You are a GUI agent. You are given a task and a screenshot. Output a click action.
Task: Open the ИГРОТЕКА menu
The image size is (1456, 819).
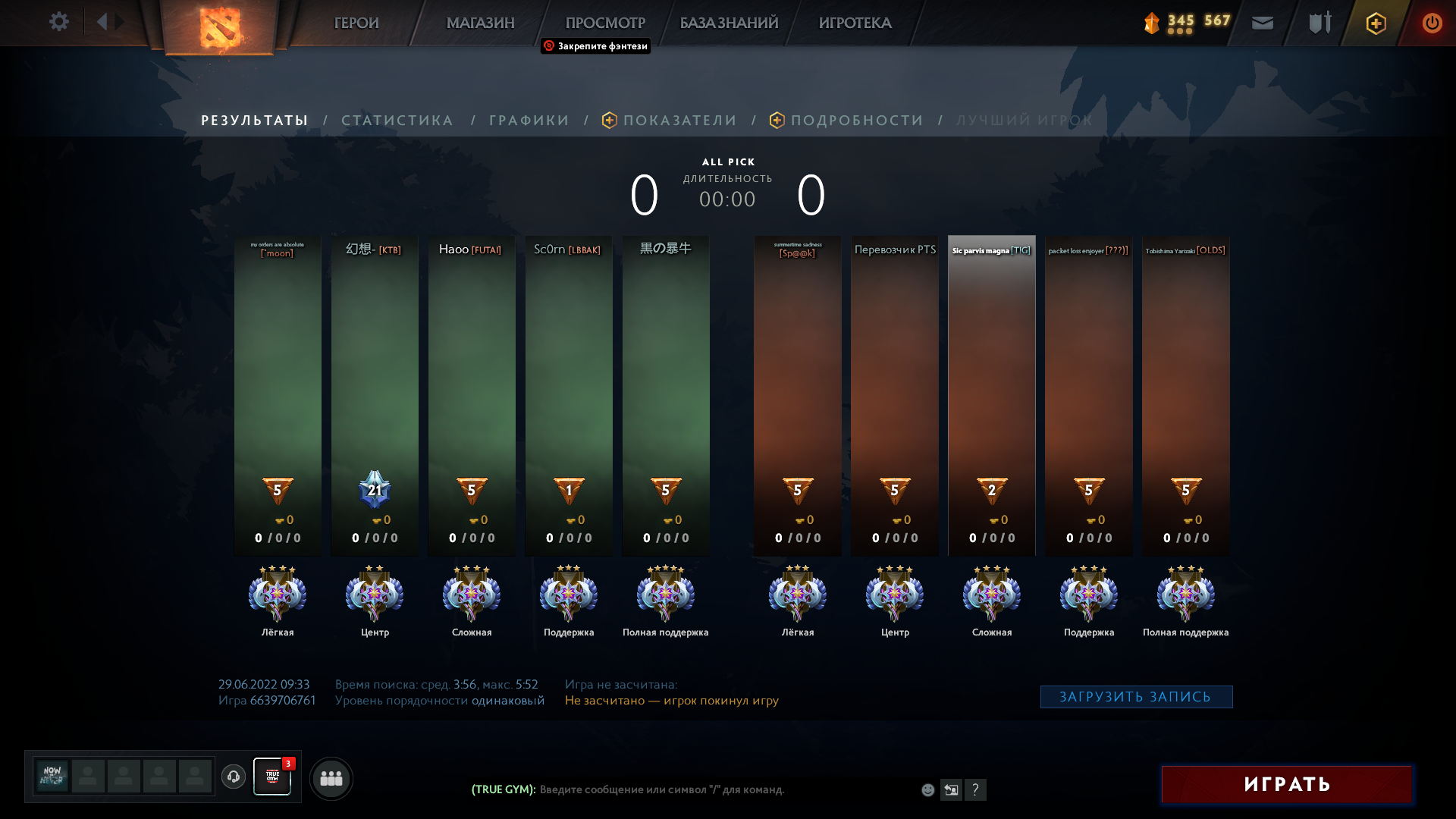point(855,23)
